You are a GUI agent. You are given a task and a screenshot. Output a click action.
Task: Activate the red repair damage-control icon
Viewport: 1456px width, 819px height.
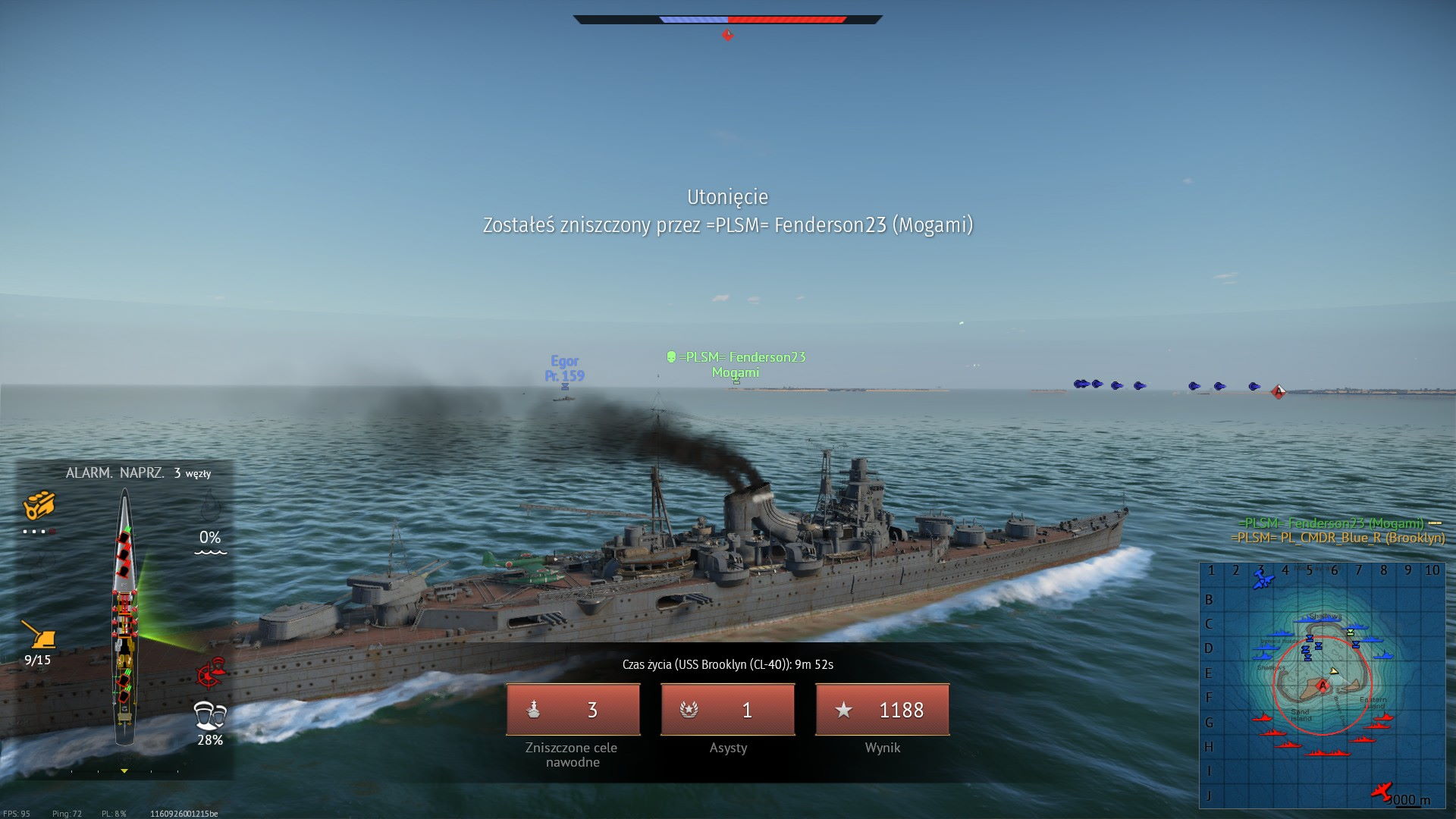[x=212, y=672]
